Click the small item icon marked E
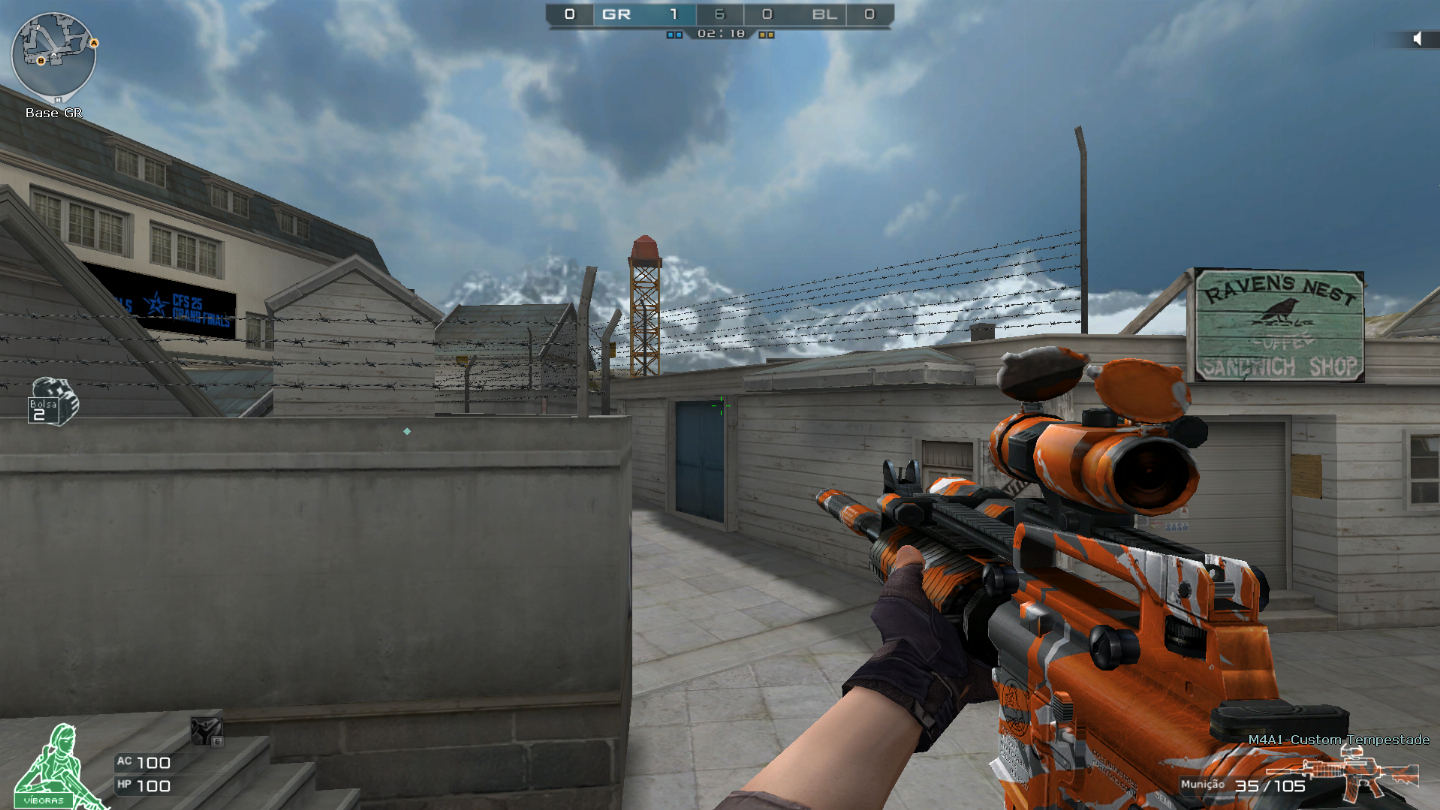This screenshot has height=810, width=1440. pyautogui.click(x=207, y=731)
